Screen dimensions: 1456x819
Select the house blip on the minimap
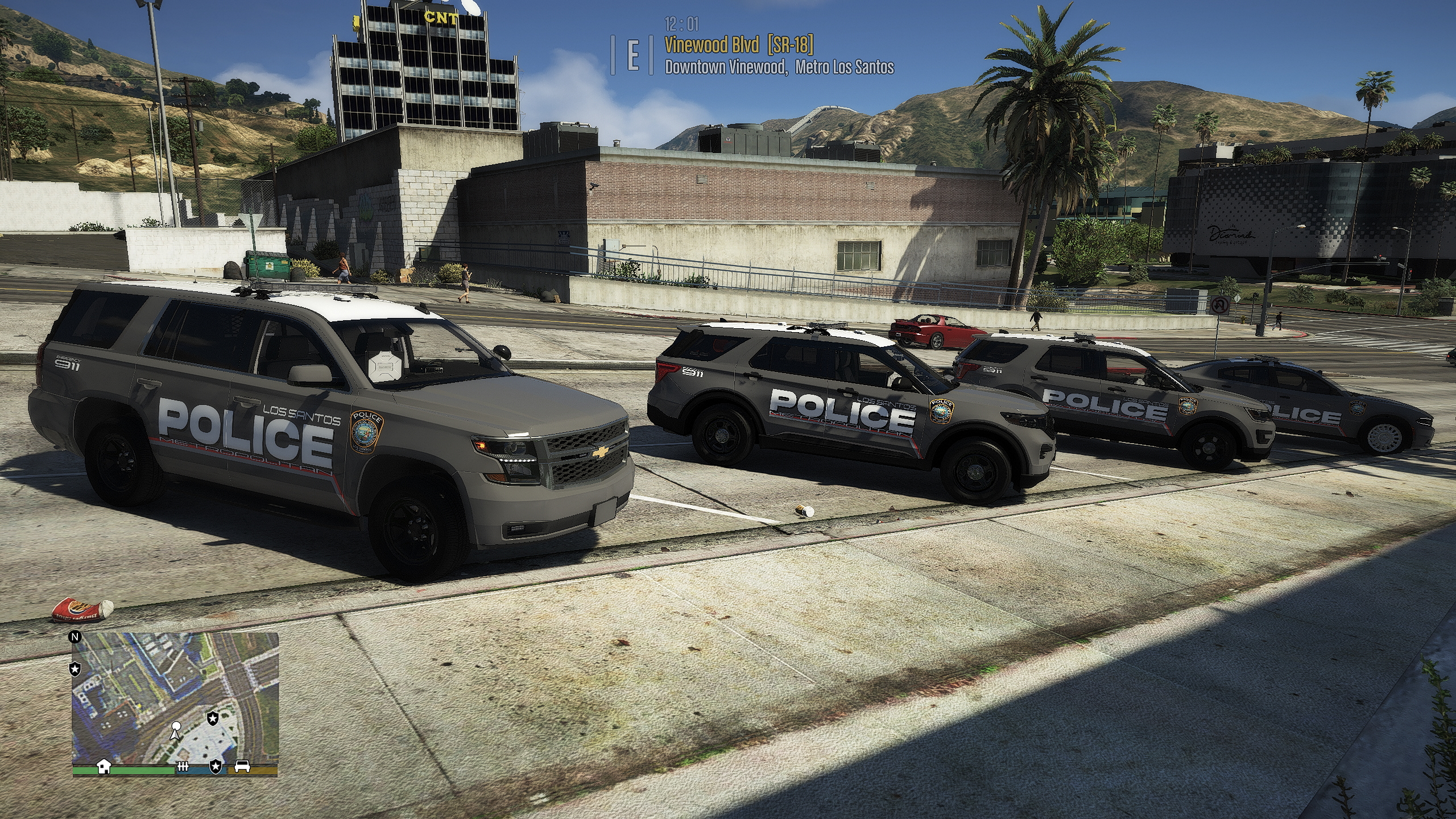tap(104, 767)
